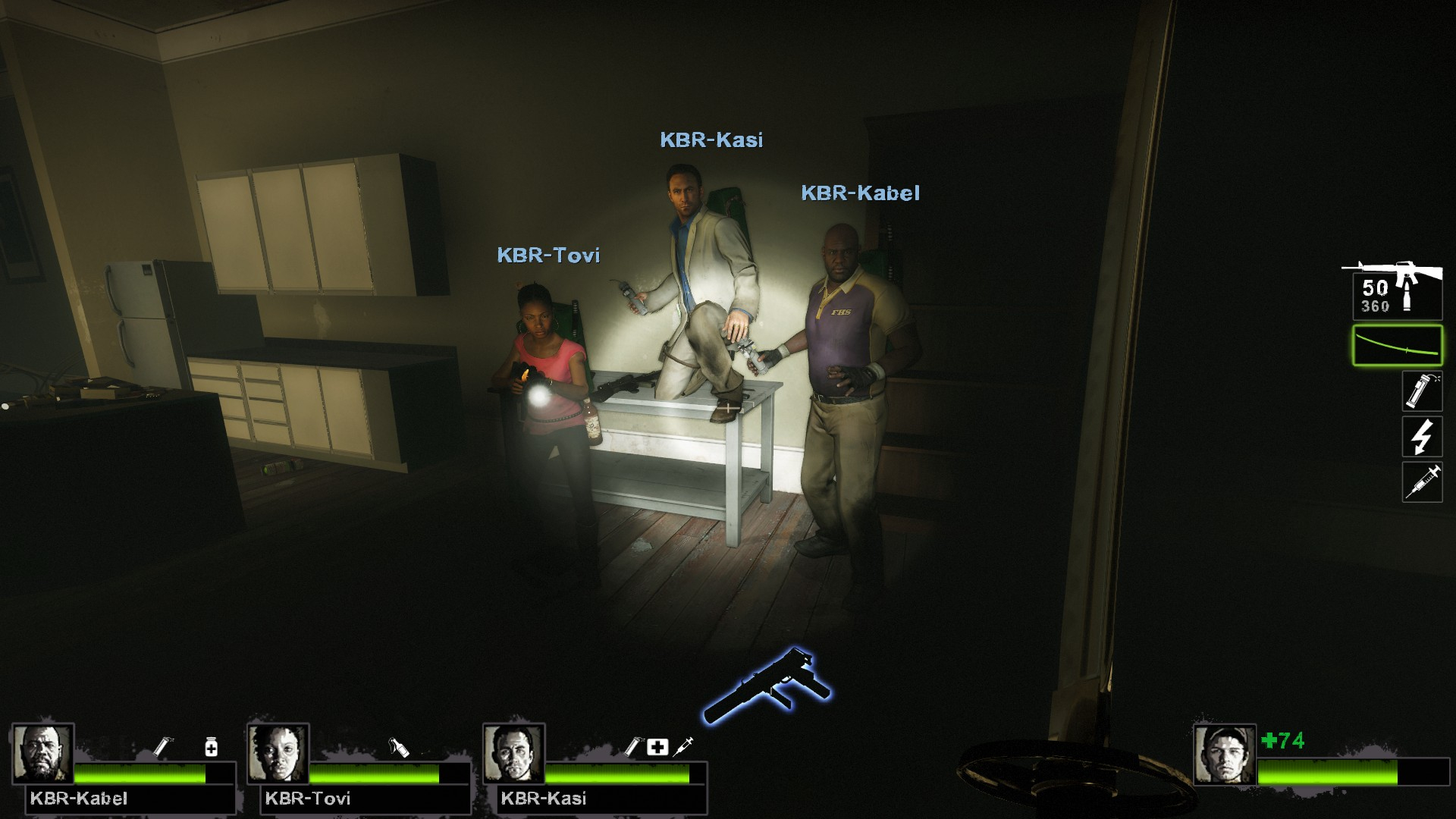Select the adrenaline syringe slot
Viewport: 1456px width, 819px height.
coord(1421,482)
